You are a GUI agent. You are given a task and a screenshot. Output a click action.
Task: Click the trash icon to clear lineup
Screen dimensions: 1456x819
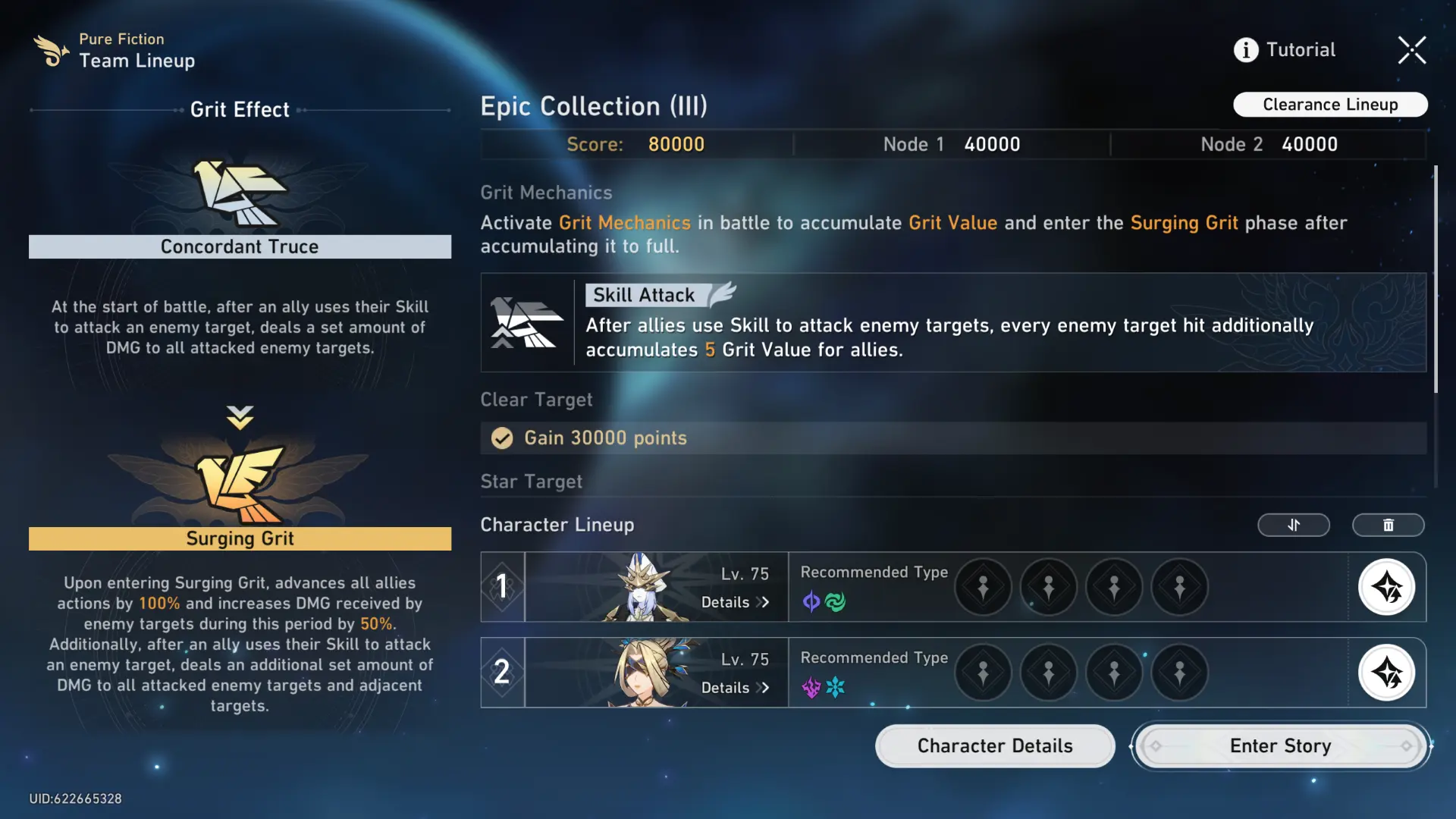tap(1388, 525)
